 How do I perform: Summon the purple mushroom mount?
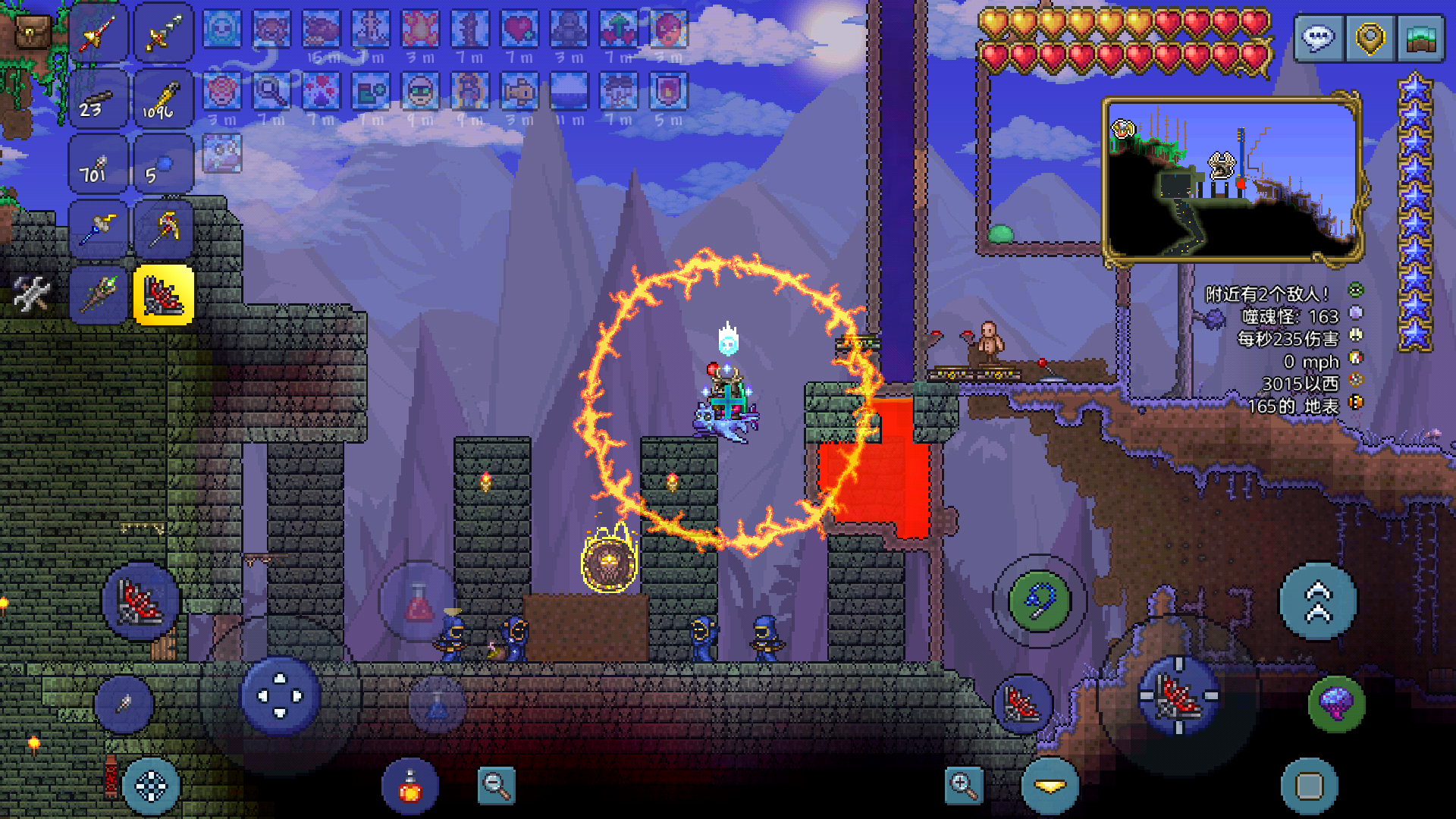tap(1336, 704)
